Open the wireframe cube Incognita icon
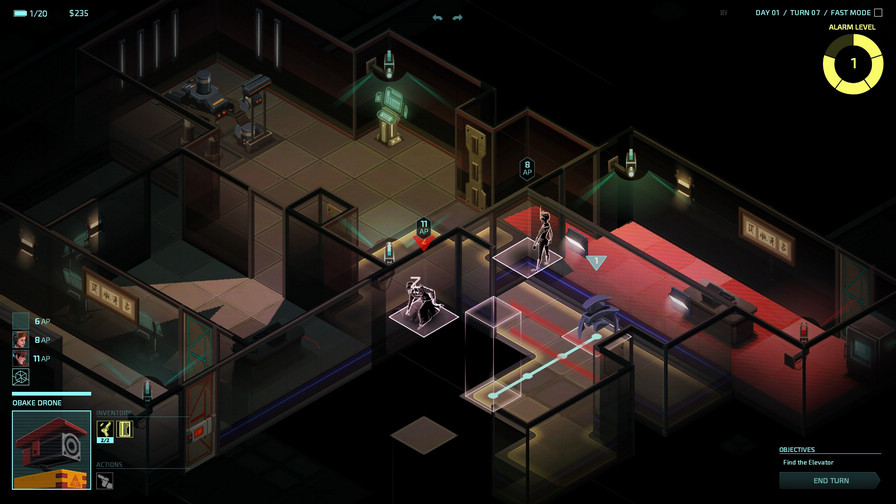The image size is (896, 504). point(20,377)
